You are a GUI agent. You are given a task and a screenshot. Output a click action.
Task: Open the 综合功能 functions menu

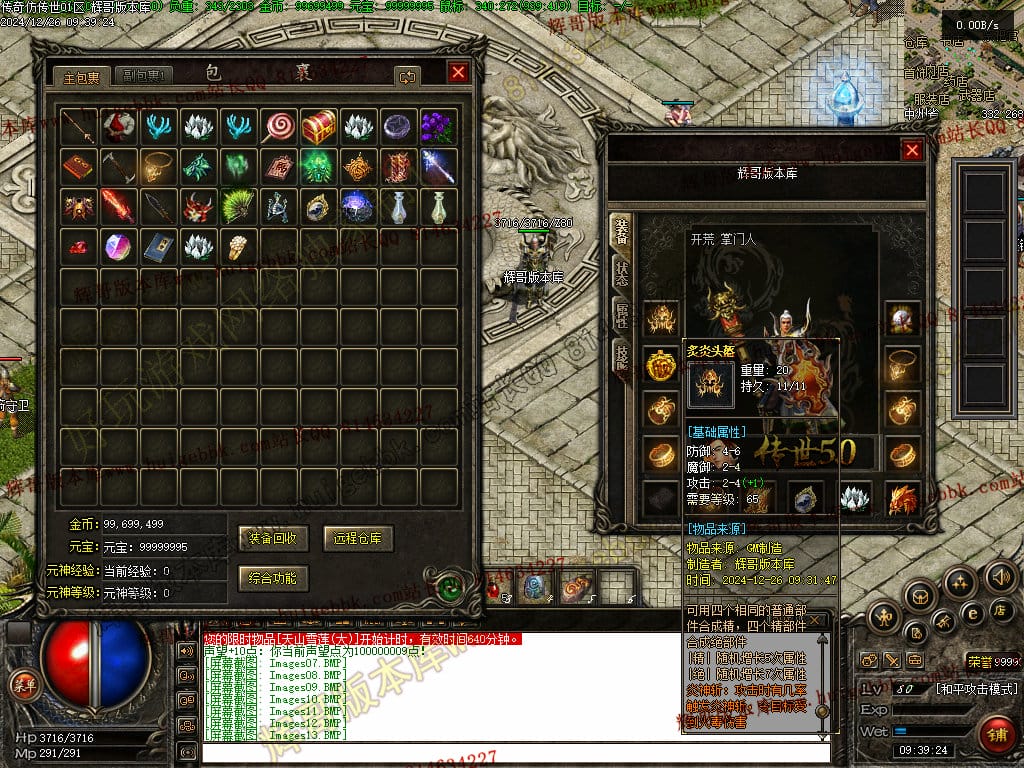pos(274,578)
